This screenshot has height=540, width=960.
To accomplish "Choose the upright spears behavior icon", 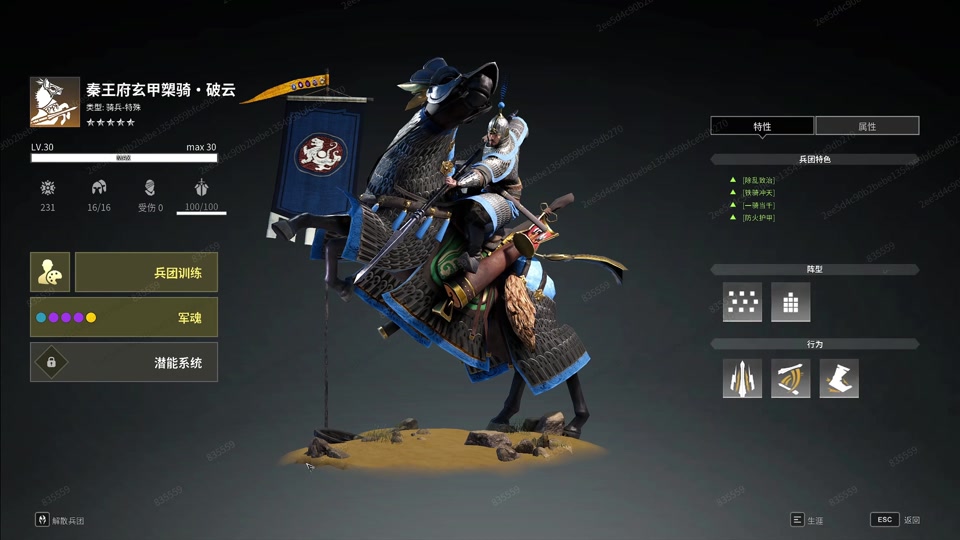I will 742,379.
